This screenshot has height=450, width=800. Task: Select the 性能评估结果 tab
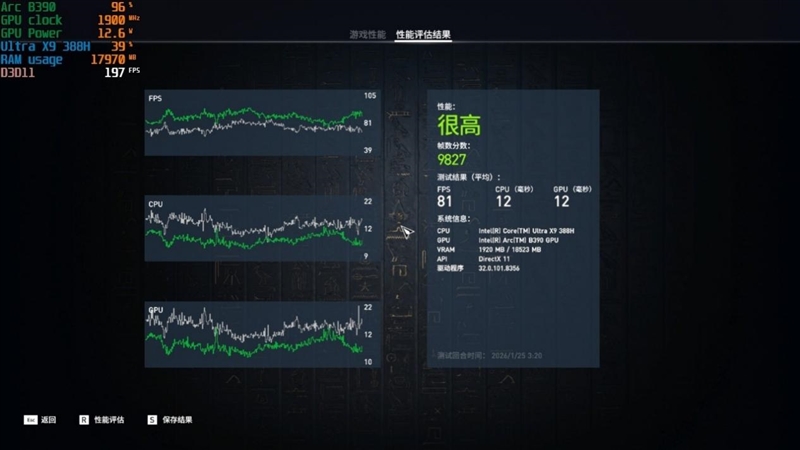pos(423,35)
